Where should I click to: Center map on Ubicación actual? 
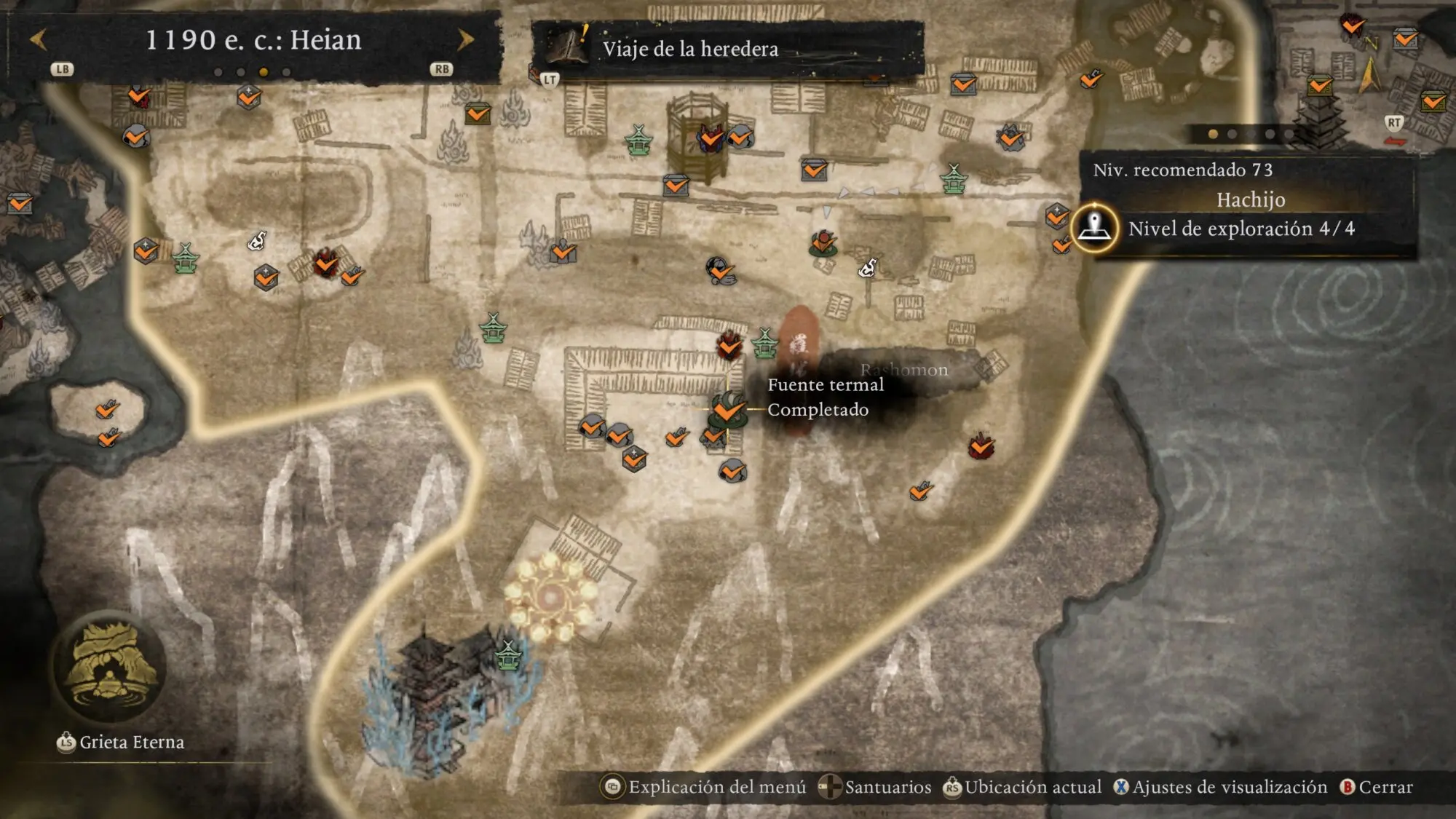point(1023,787)
